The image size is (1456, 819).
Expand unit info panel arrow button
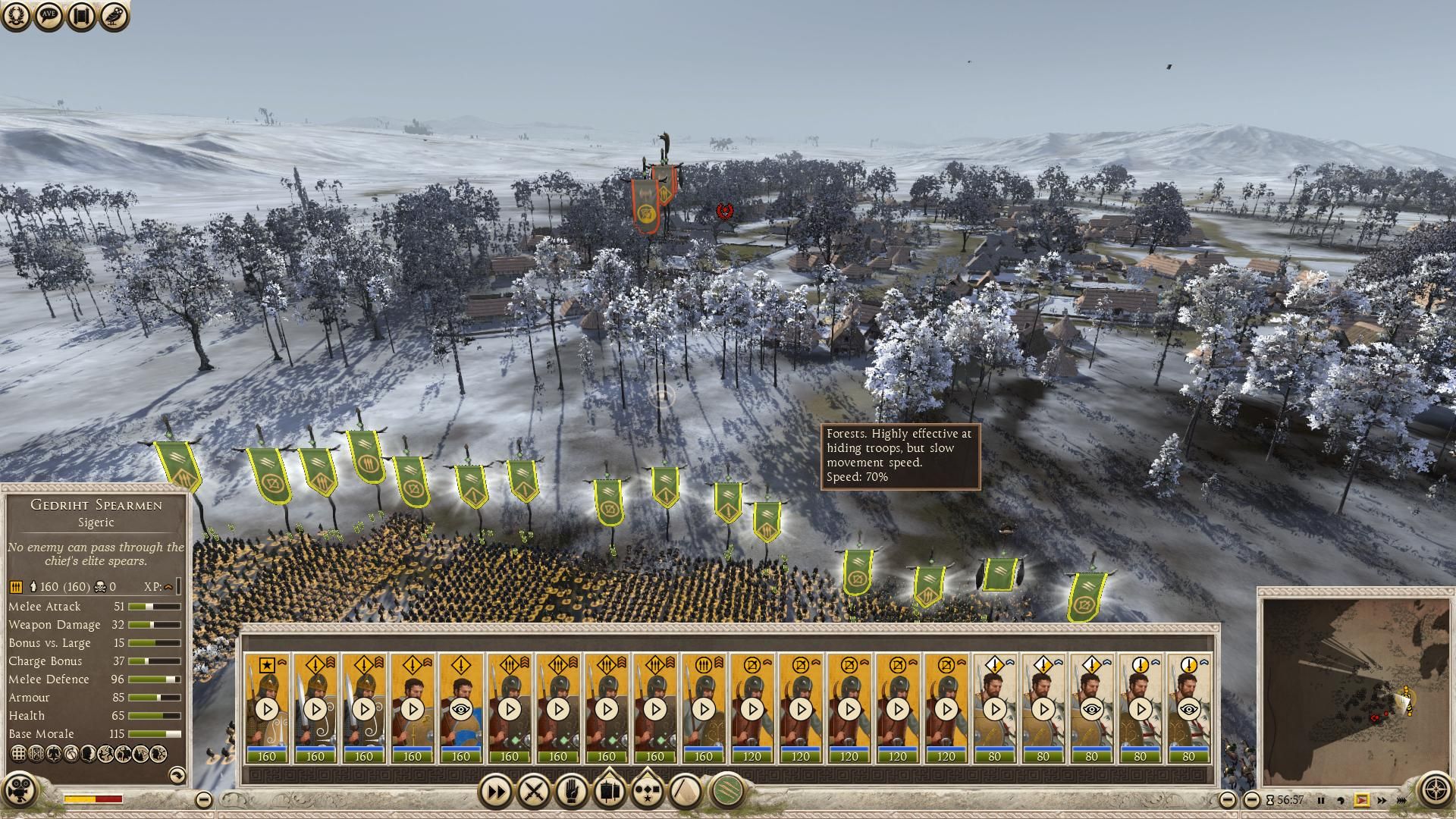point(176,774)
